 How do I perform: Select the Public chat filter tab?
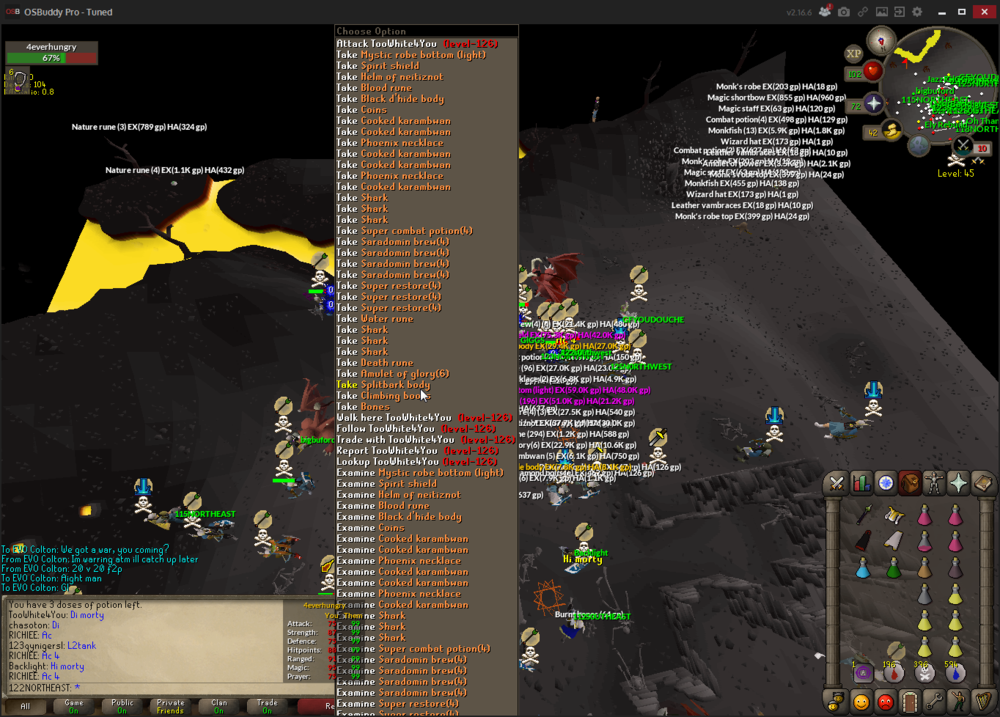122,705
